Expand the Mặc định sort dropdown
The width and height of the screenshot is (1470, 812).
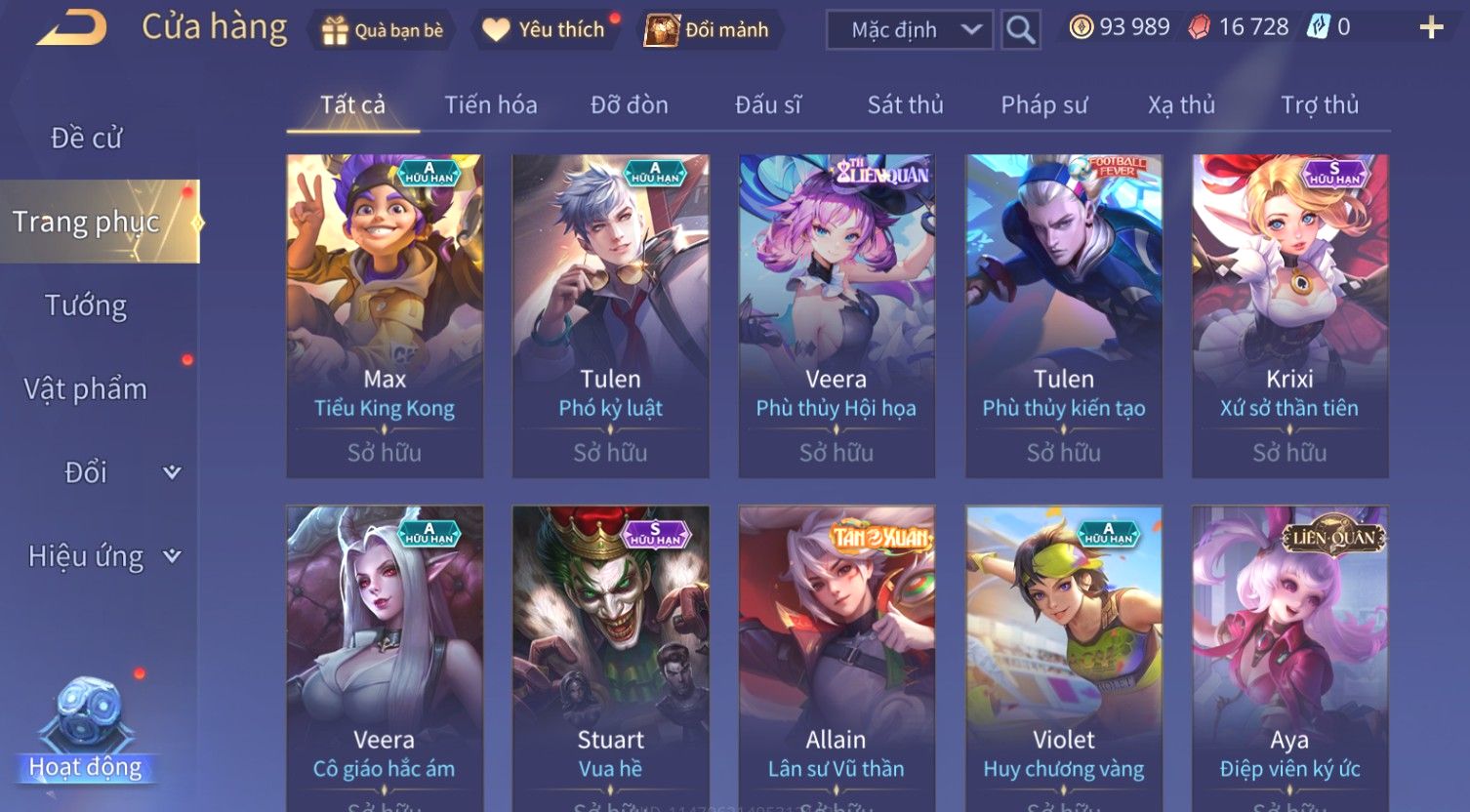tap(909, 30)
